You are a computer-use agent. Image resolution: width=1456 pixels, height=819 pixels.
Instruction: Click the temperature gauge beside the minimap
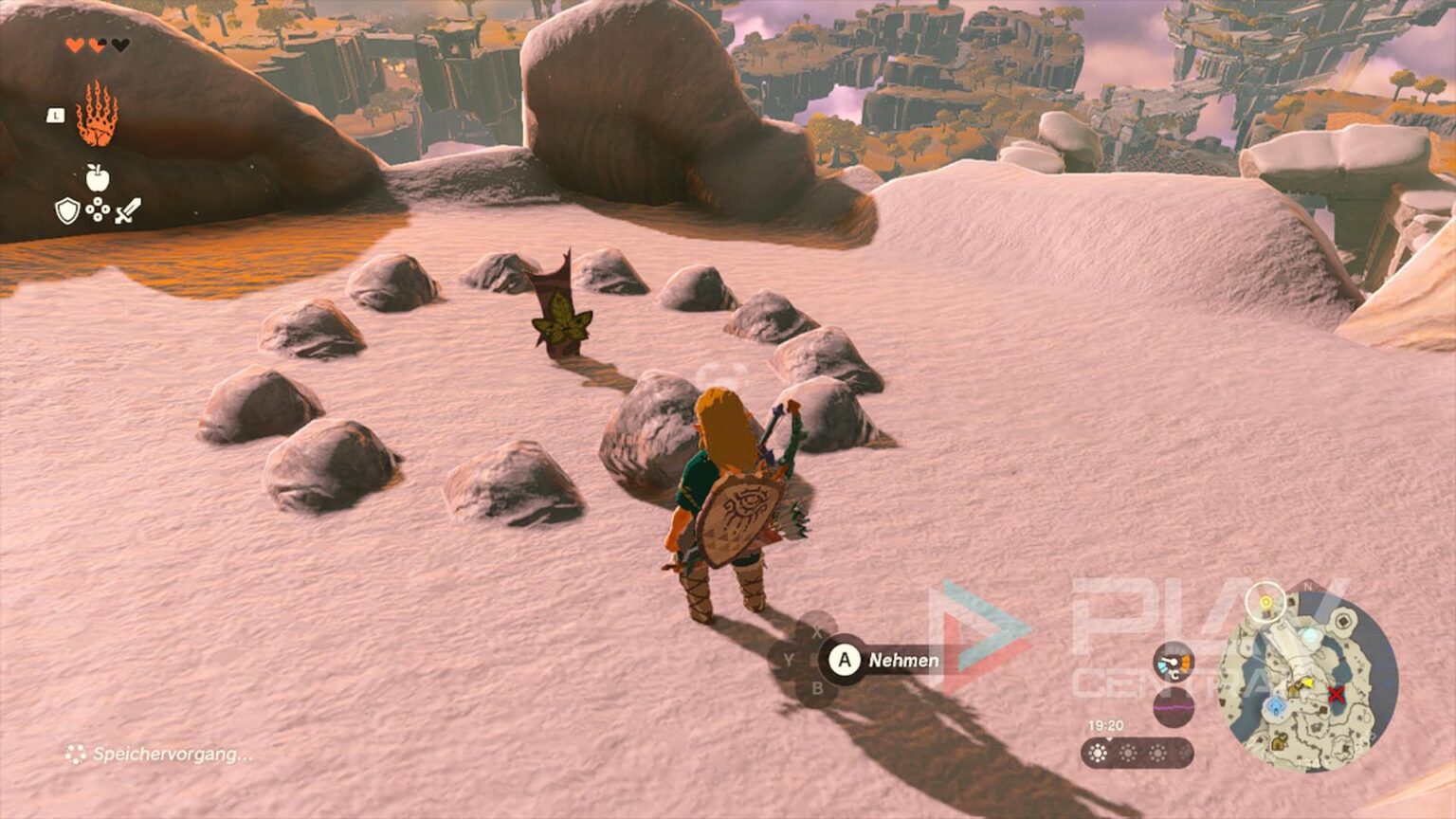(1174, 662)
